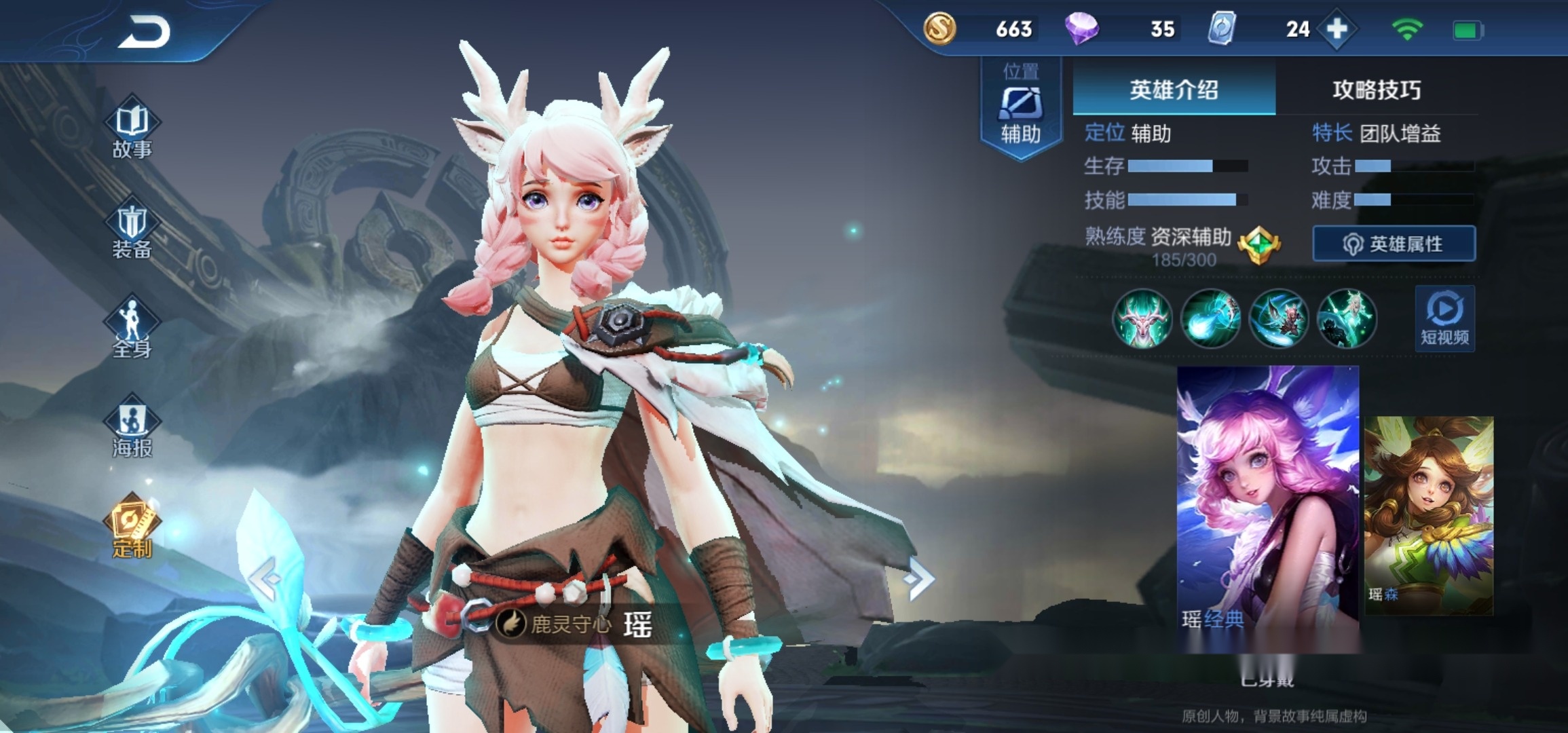Select the third skill icon
1568x733 pixels.
[x=1278, y=318]
